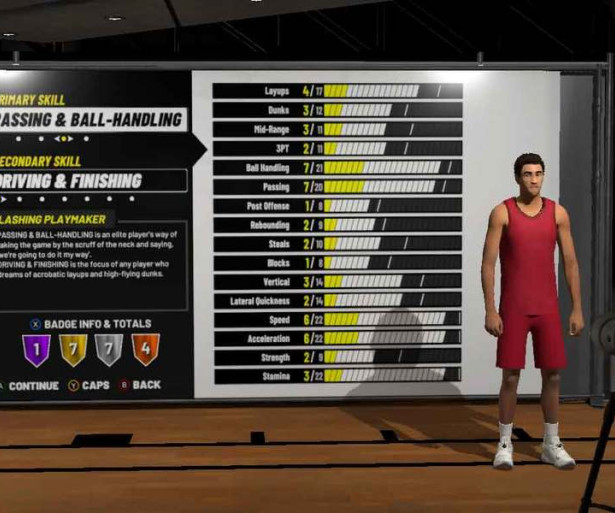
Task: Select the Strength attribute row
Action: (337, 356)
